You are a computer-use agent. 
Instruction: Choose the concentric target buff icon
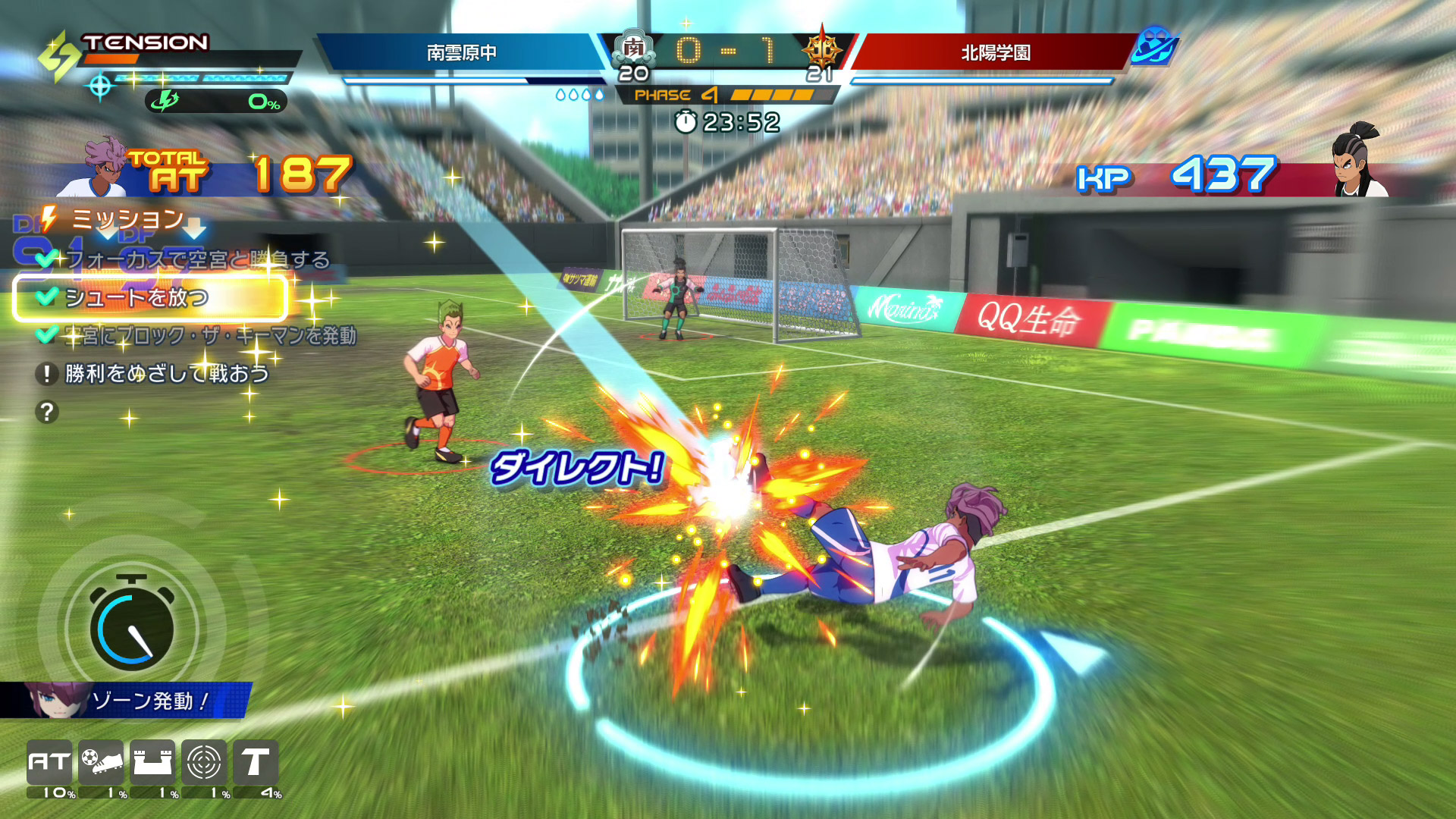click(x=204, y=762)
